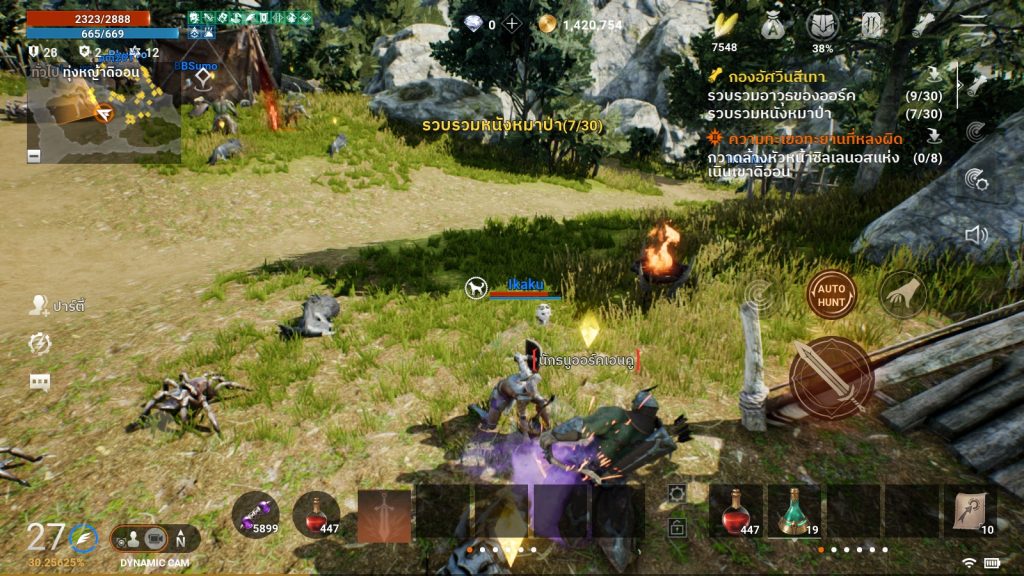Tap the purple soulshot item showing 5899
This screenshot has width=1024, height=576.
pos(255,514)
